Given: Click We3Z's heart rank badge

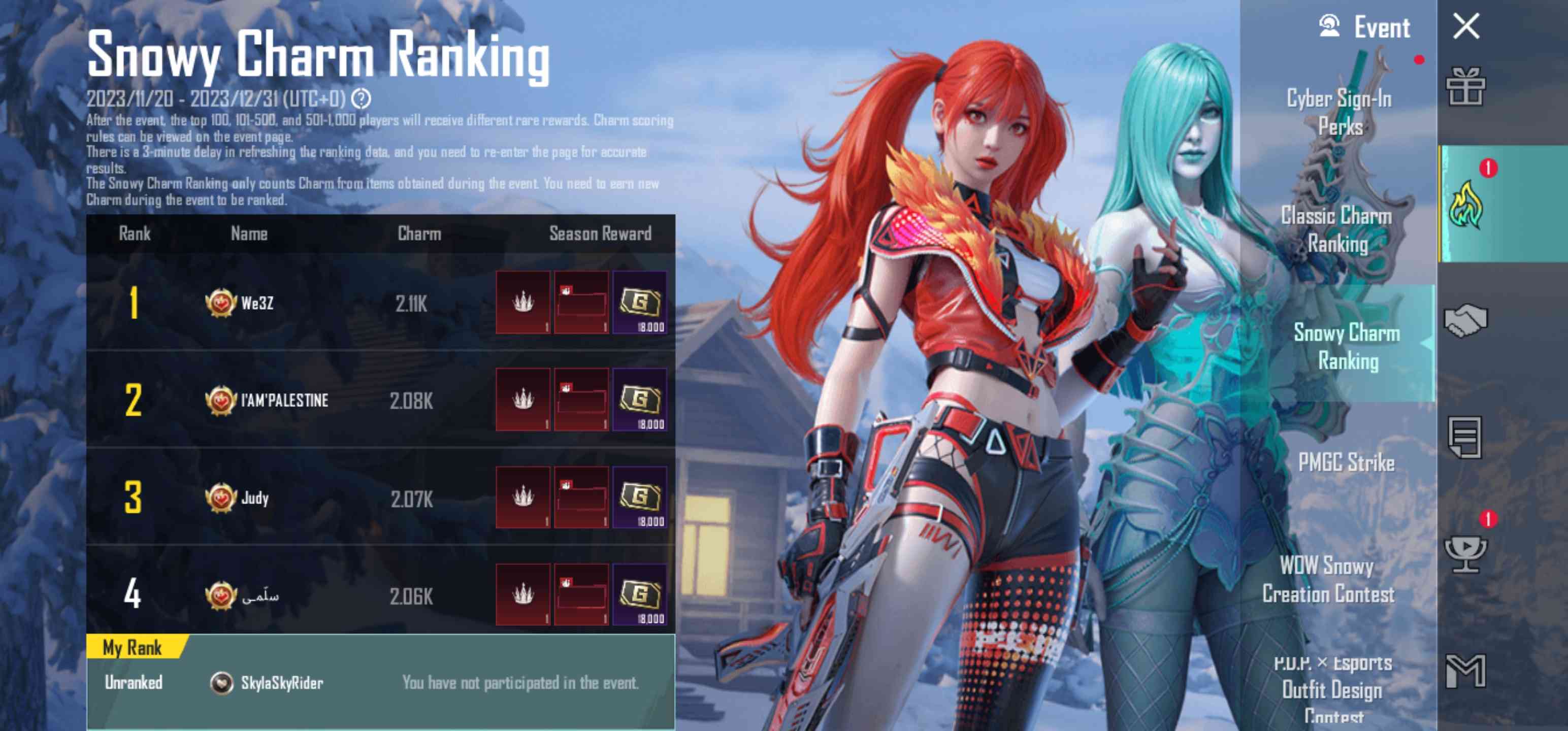Looking at the screenshot, I should coord(220,303).
